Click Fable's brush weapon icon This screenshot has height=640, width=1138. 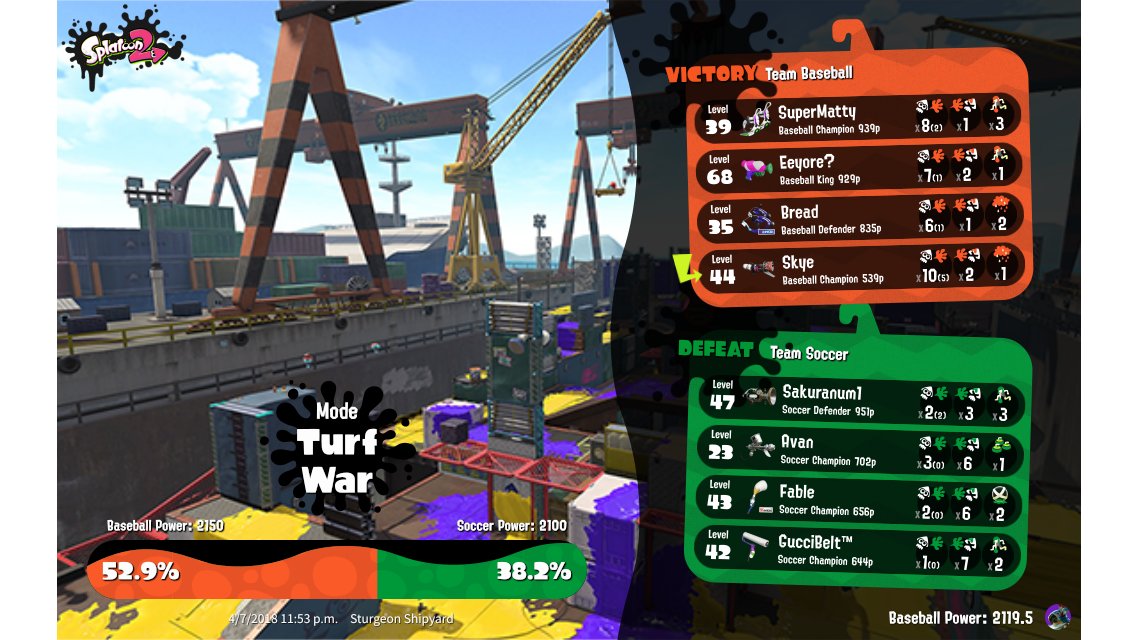pyautogui.click(x=760, y=498)
